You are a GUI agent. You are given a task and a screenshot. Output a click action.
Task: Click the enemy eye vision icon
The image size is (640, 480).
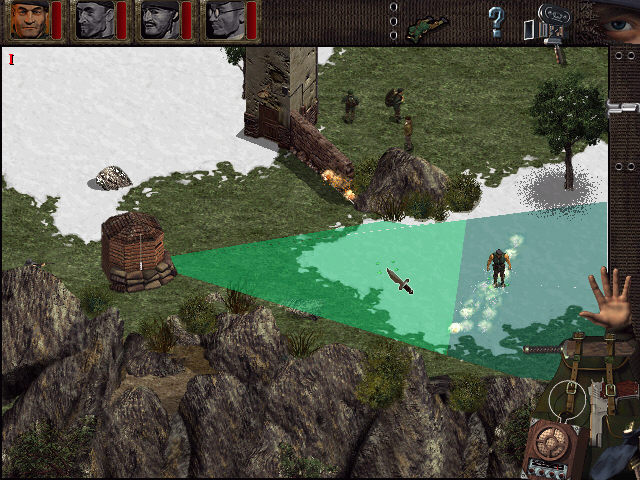pyautogui.click(x=618, y=20)
